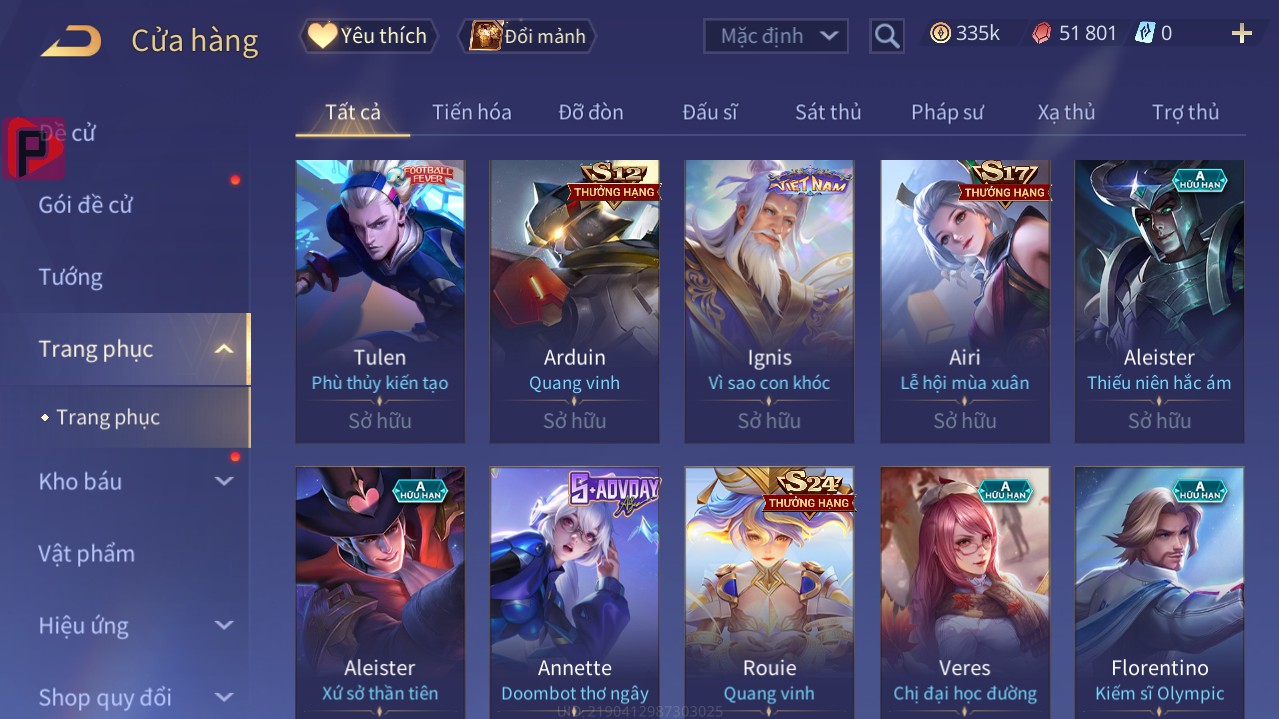Filter by Sát thủ class

(827, 112)
